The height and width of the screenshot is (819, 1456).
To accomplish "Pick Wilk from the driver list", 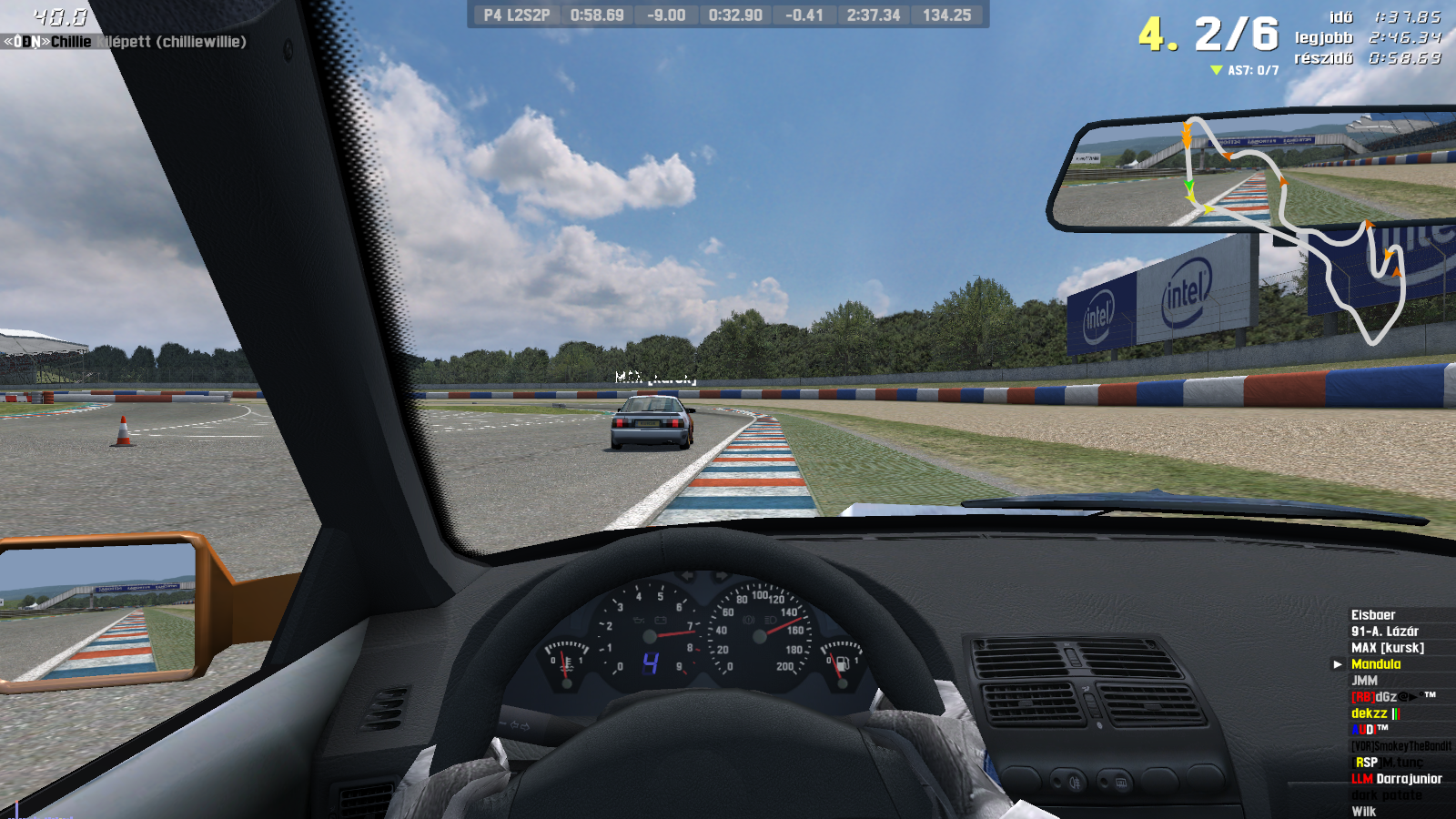I will click(1363, 812).
